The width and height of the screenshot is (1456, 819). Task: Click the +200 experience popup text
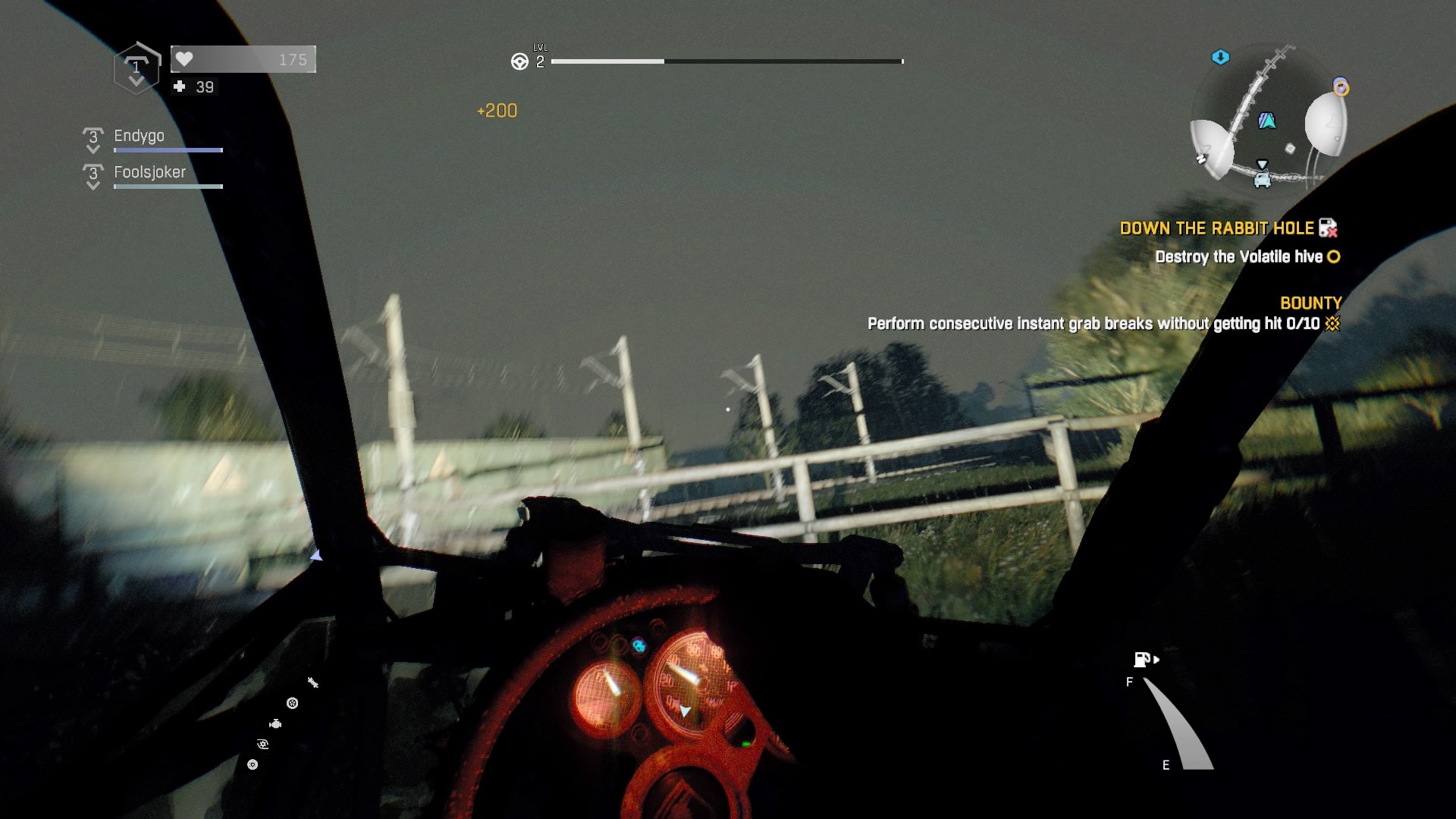point(497,110)
